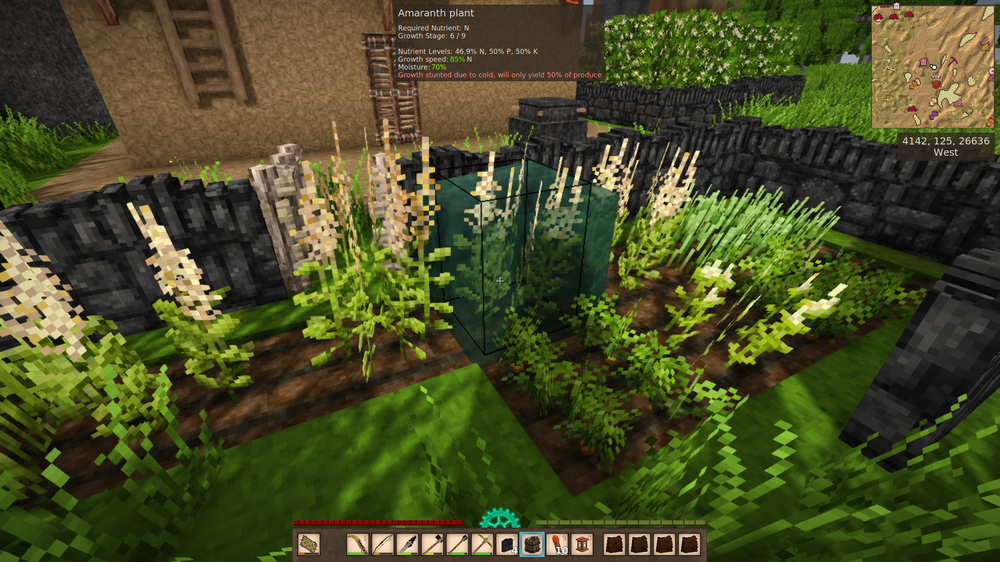Click the purple pickaxe marker on minimap

[x=953, y=63]
